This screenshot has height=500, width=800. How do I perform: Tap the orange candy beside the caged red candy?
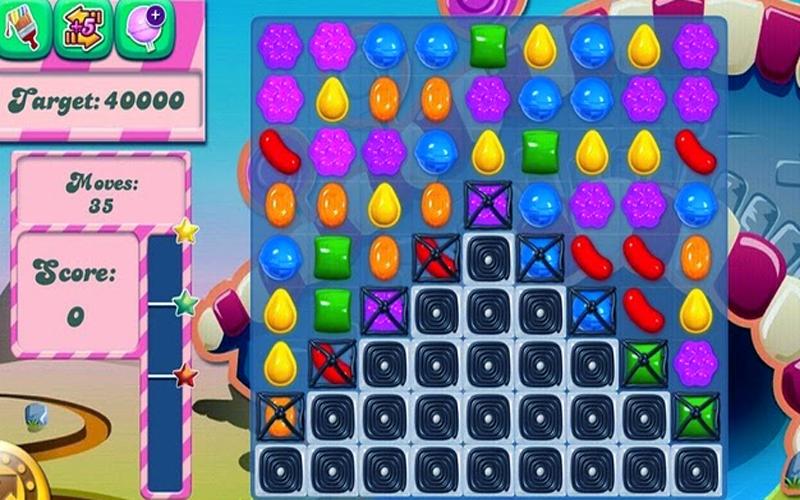click(x=384, y=256)
